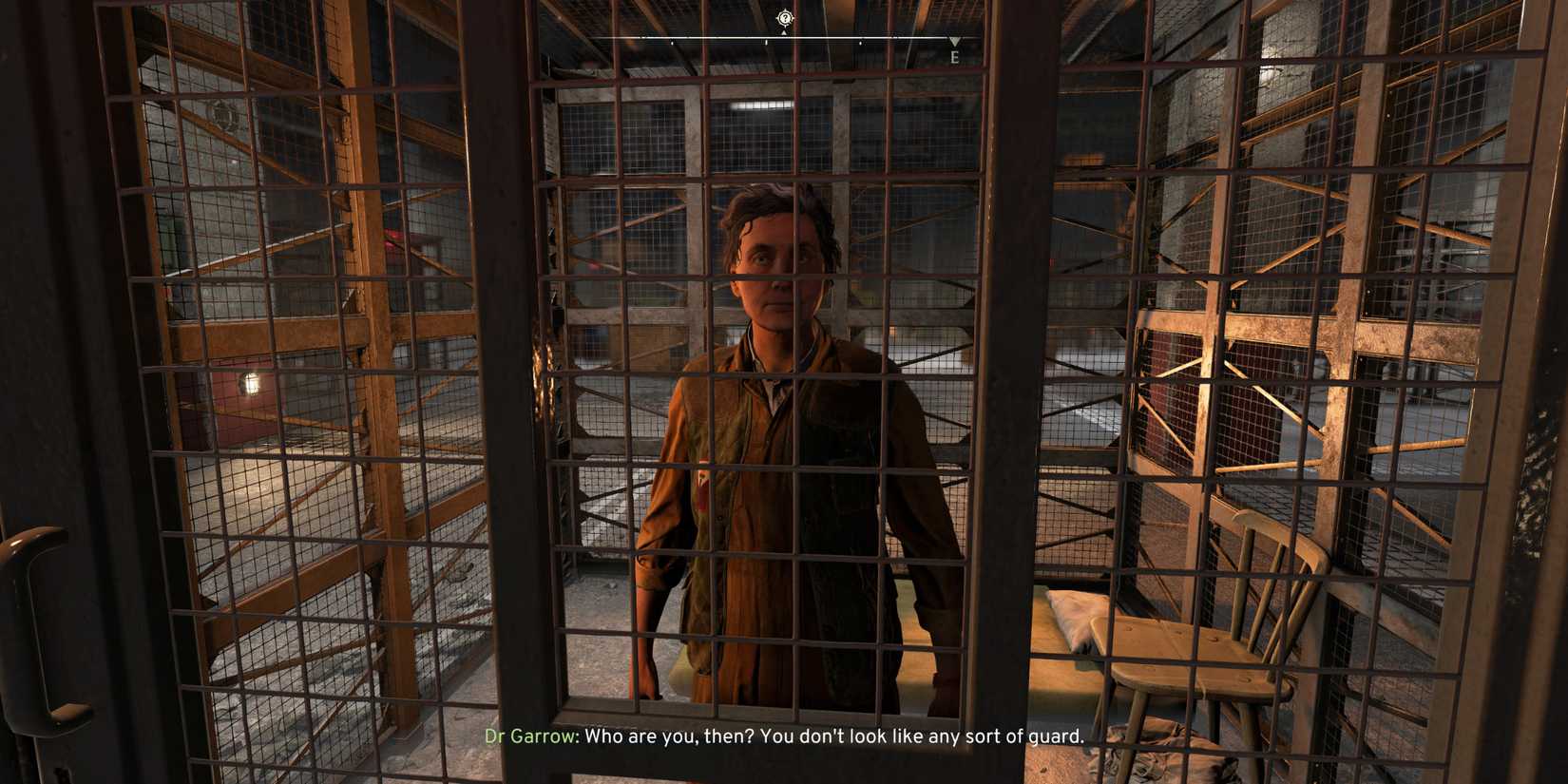
Task: Click the circled question mark quest marker
Action: click(x=783, y=17)
